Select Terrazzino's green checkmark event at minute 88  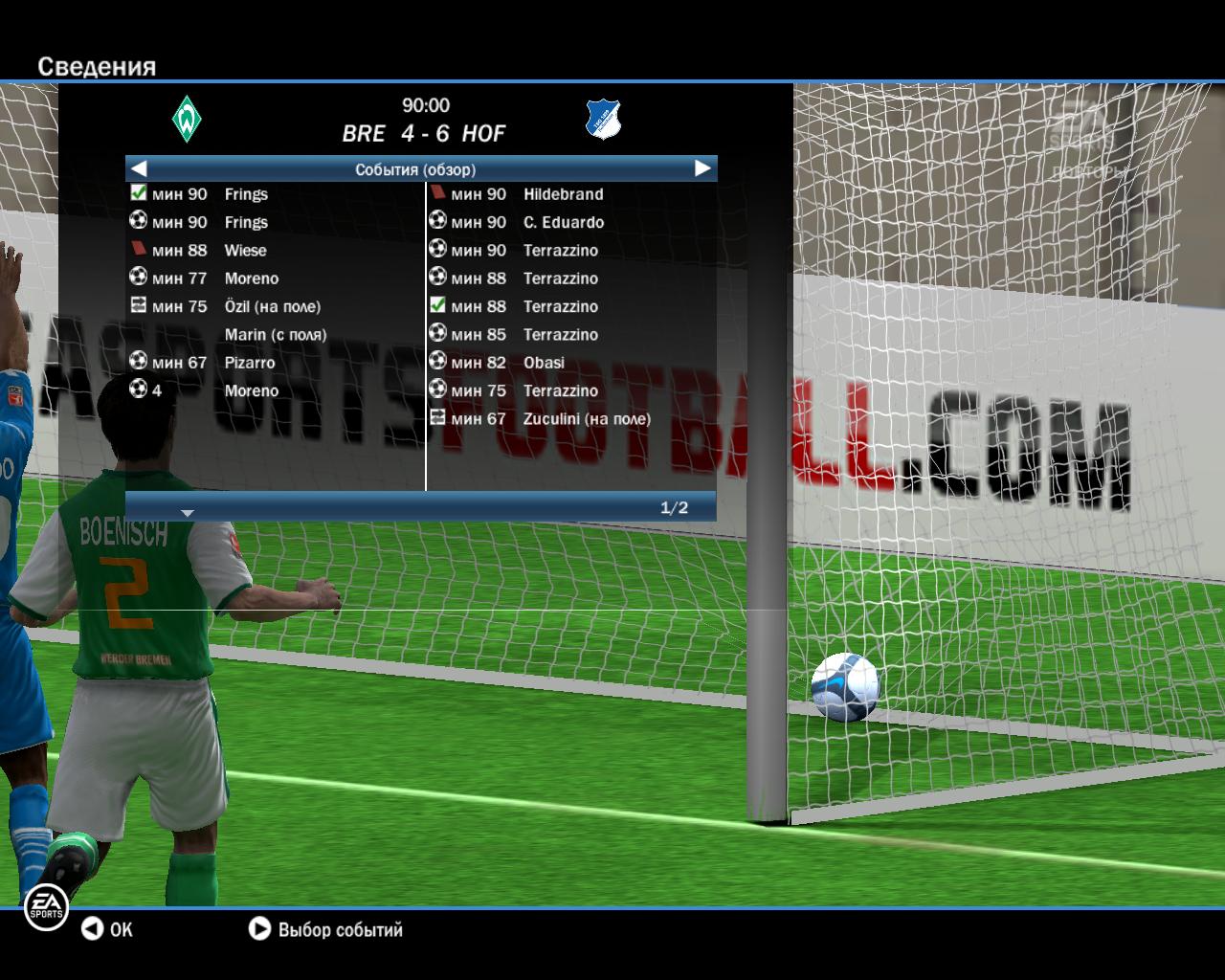point(560,307)
